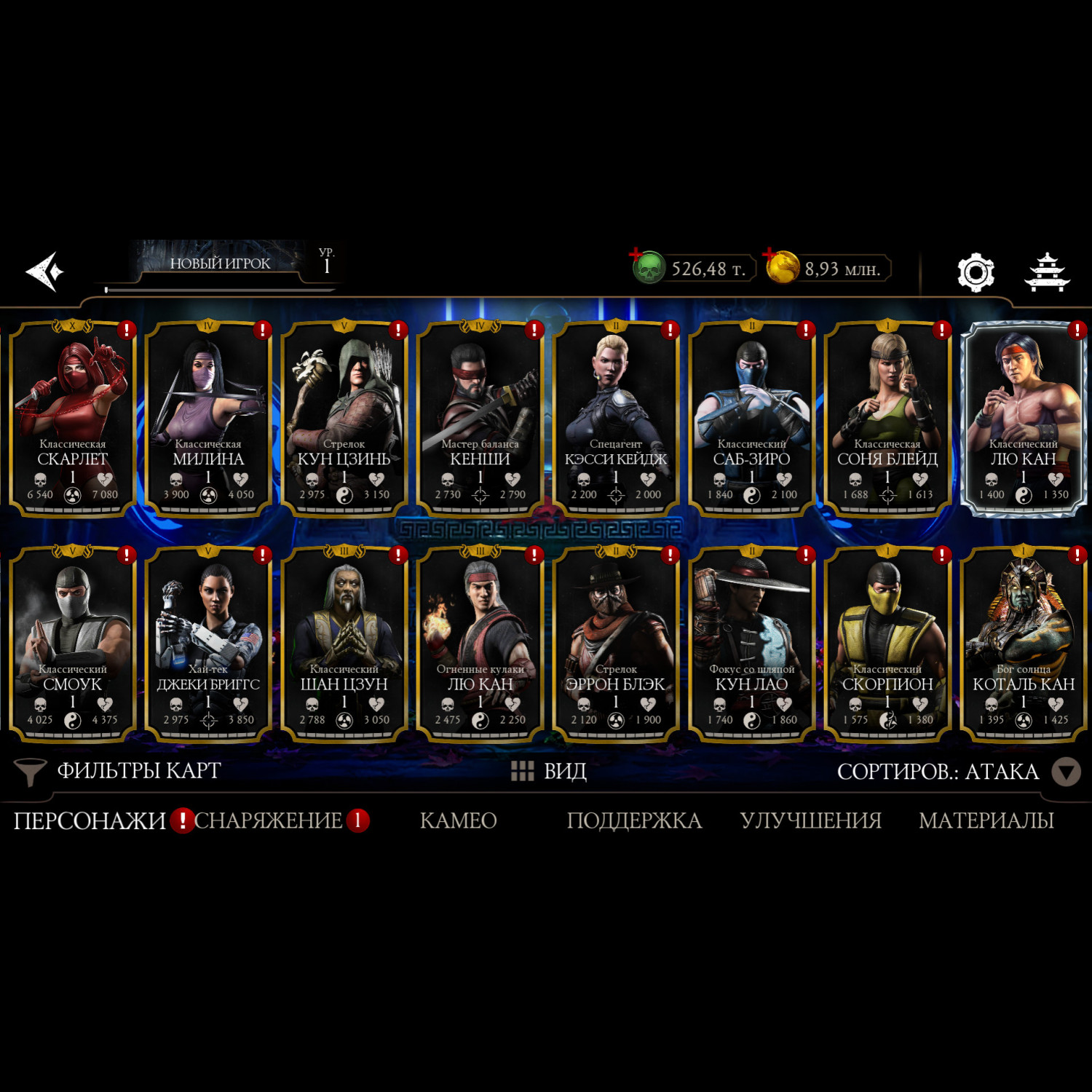
Task: Select the Classic Skarlet card
Action: pyautogui.click(x=73, y=417)
